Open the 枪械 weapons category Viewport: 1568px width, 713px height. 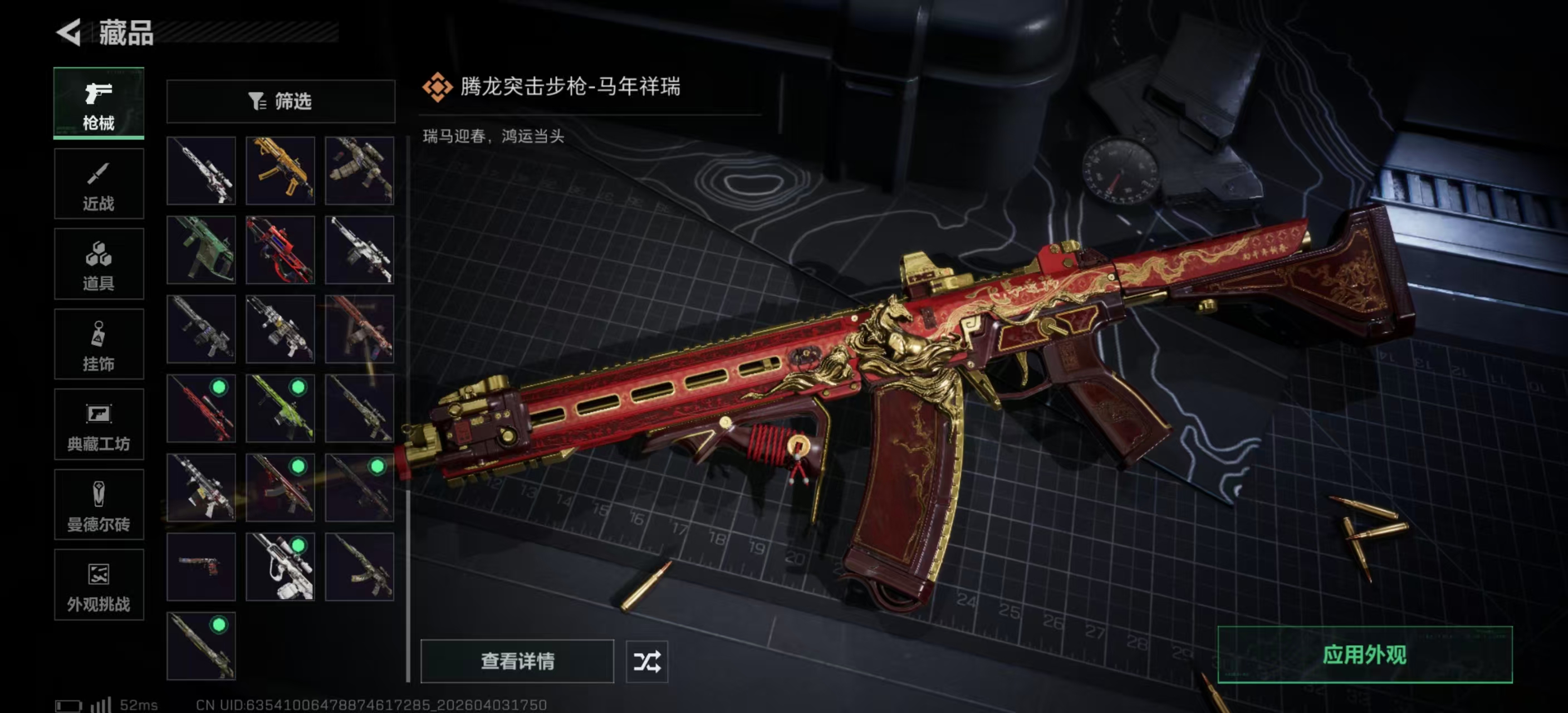tap(99, 104)
